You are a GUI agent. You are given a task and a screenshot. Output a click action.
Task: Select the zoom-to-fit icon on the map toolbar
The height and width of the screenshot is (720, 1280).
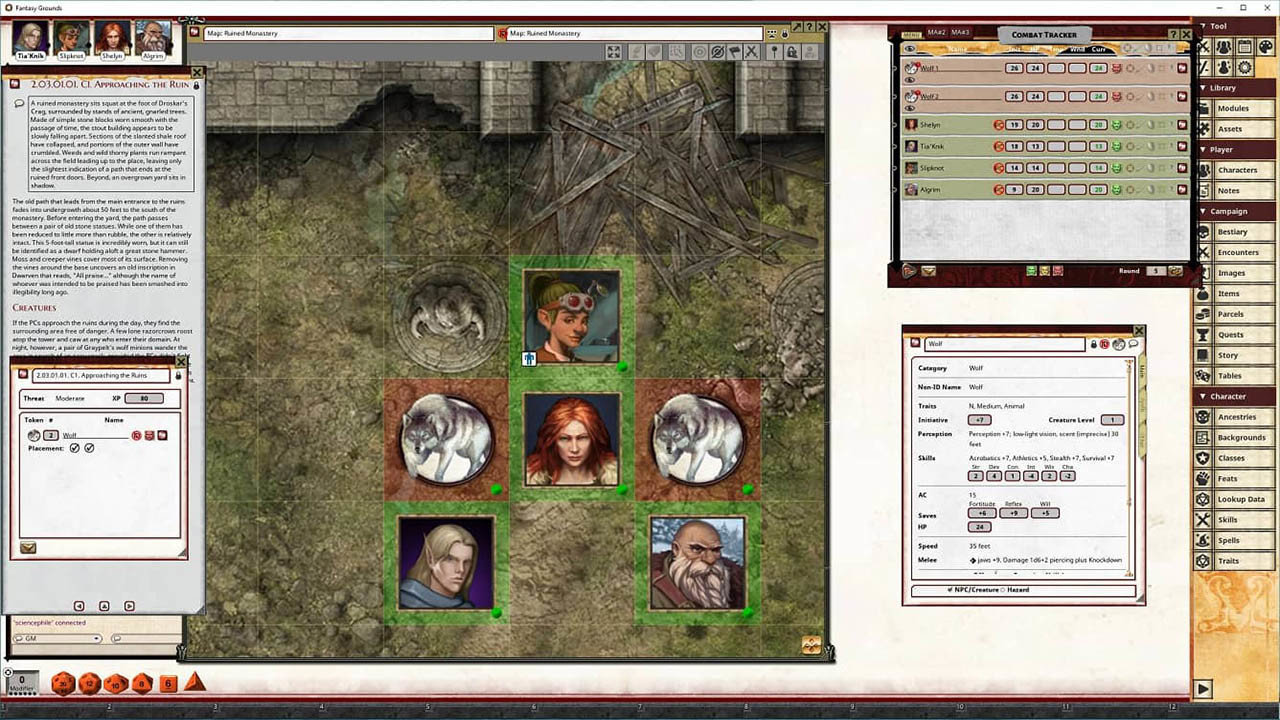coord(613,51)
